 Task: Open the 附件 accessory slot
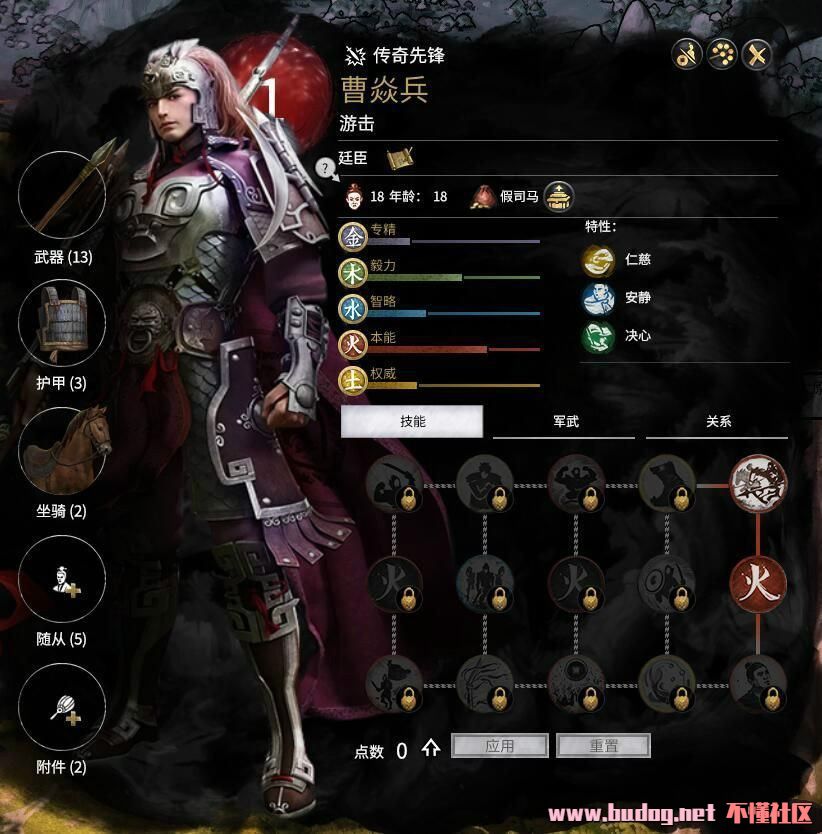(x=62, y=707)
